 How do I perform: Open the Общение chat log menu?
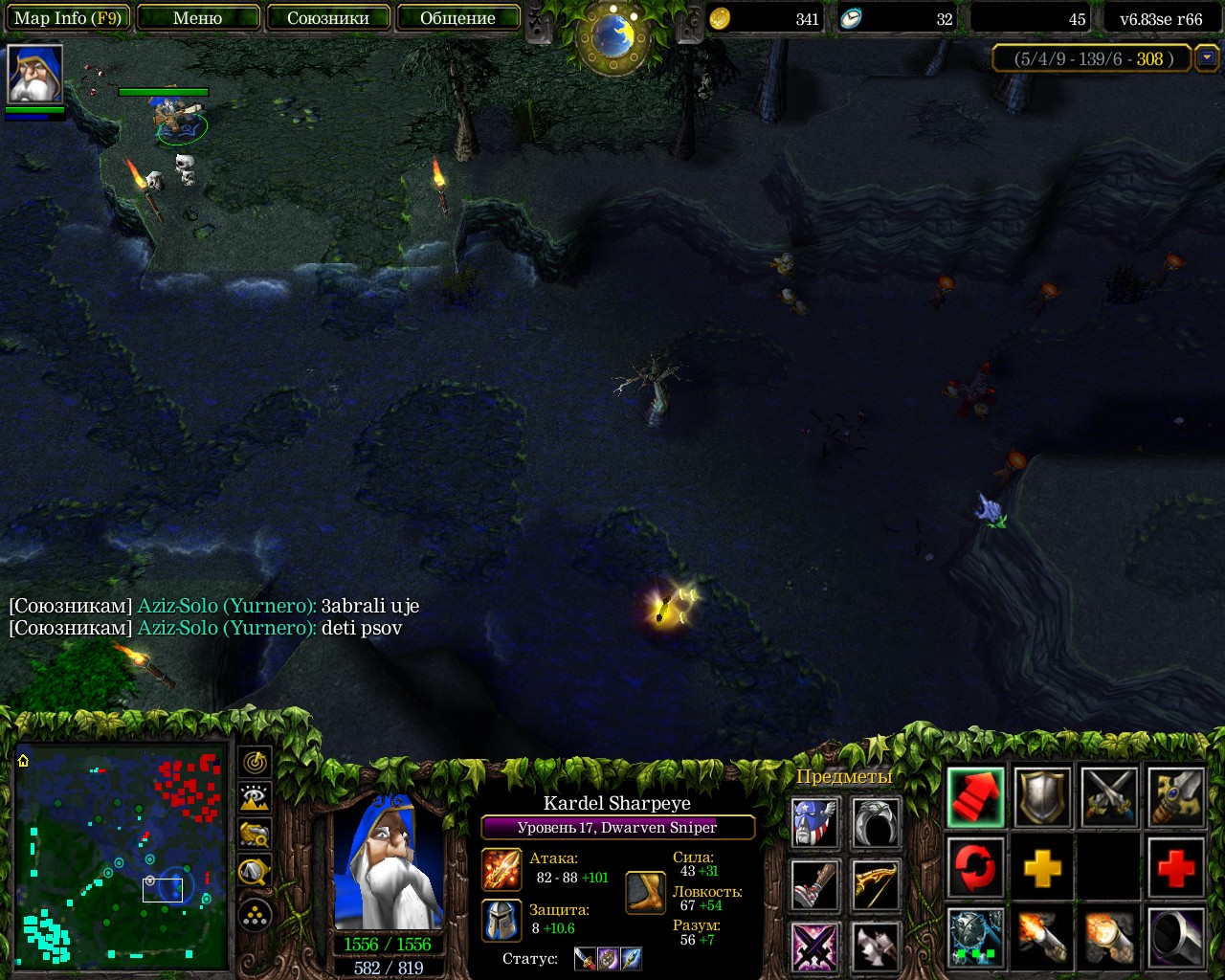click(x=457, y=18)
